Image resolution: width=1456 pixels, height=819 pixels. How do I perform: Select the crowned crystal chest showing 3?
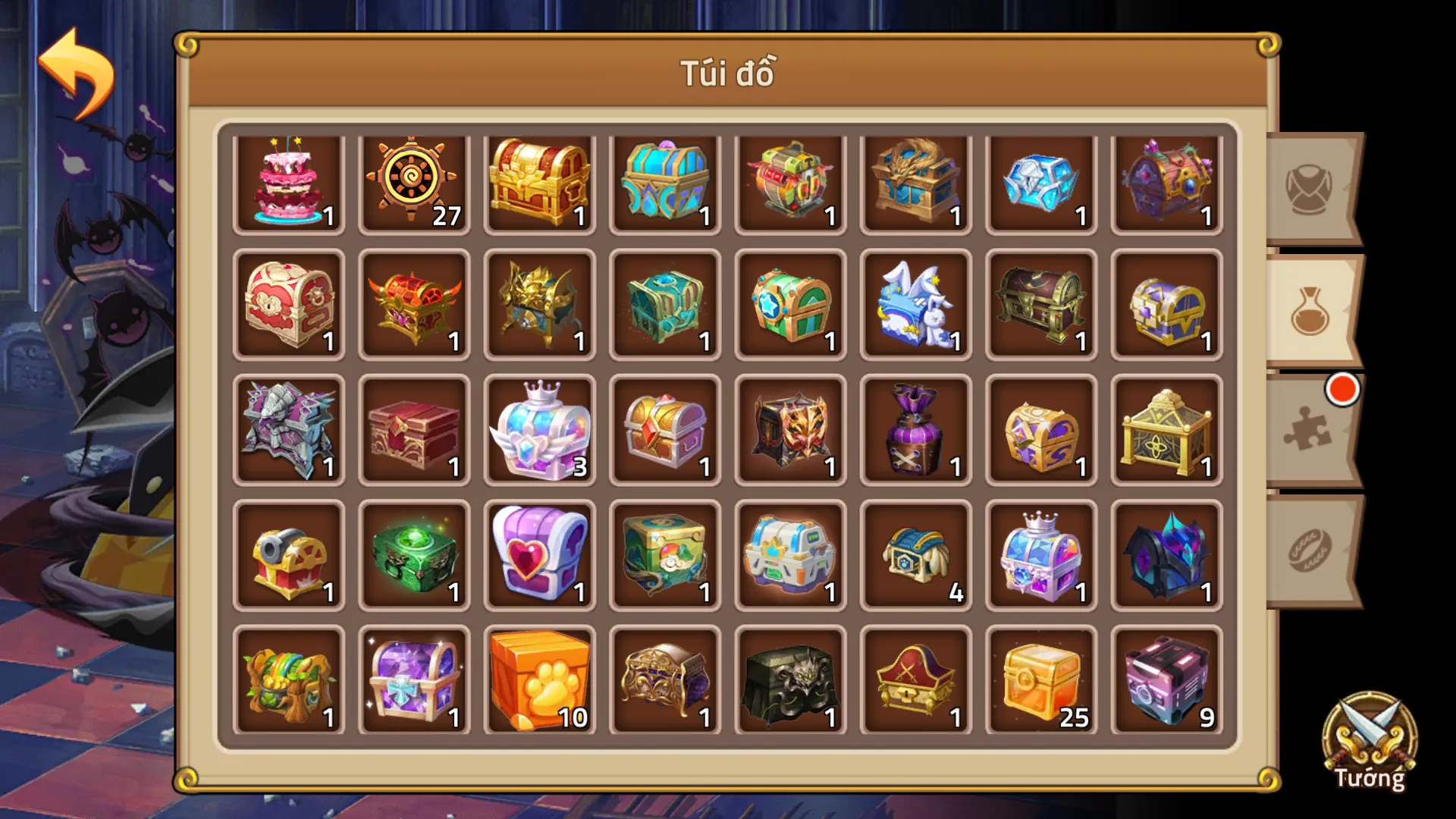[x=539, y=430]
